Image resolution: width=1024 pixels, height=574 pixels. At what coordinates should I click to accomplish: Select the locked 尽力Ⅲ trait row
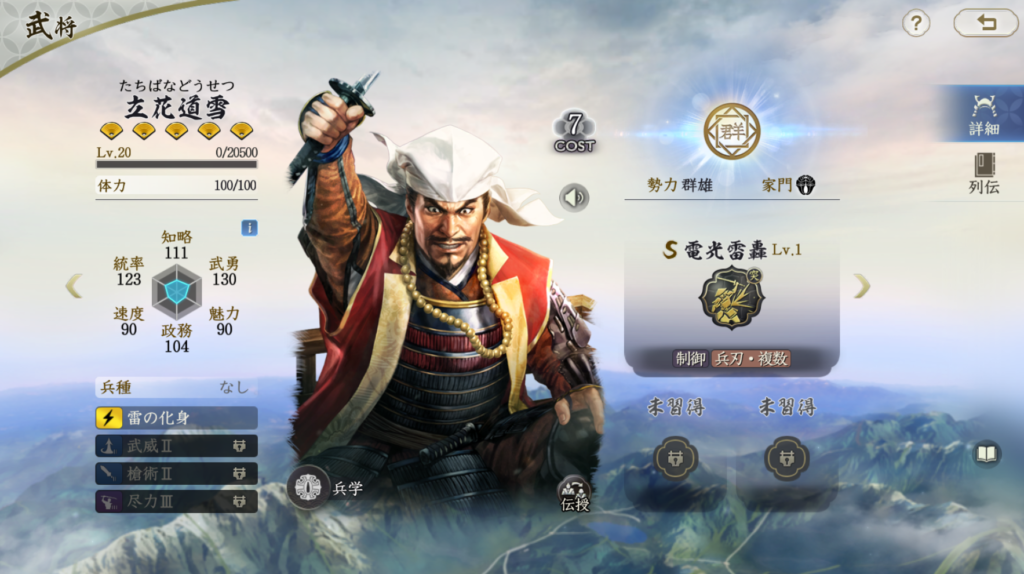point(176,501)
